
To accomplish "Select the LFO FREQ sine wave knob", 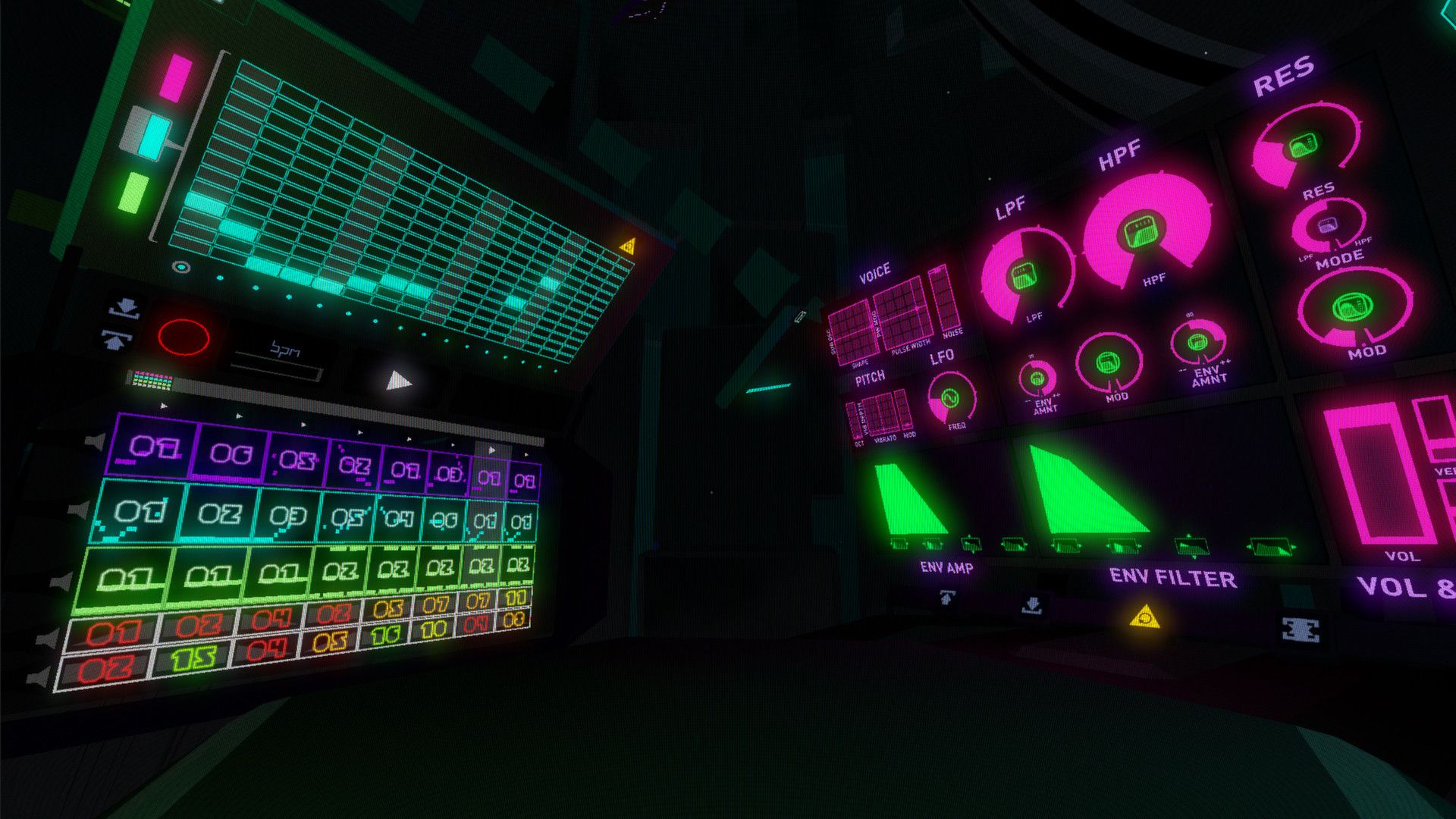I will (x=950, y=397).
